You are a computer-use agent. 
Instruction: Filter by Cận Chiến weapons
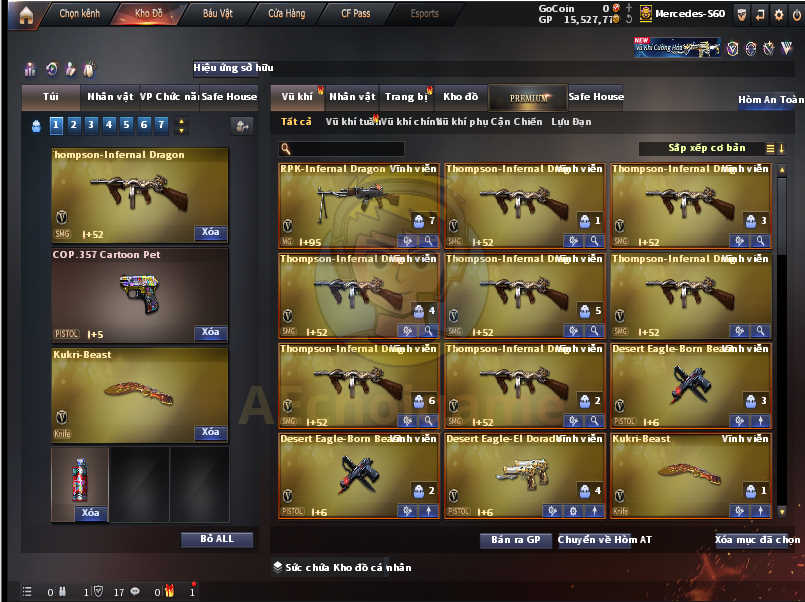(514, 122)
